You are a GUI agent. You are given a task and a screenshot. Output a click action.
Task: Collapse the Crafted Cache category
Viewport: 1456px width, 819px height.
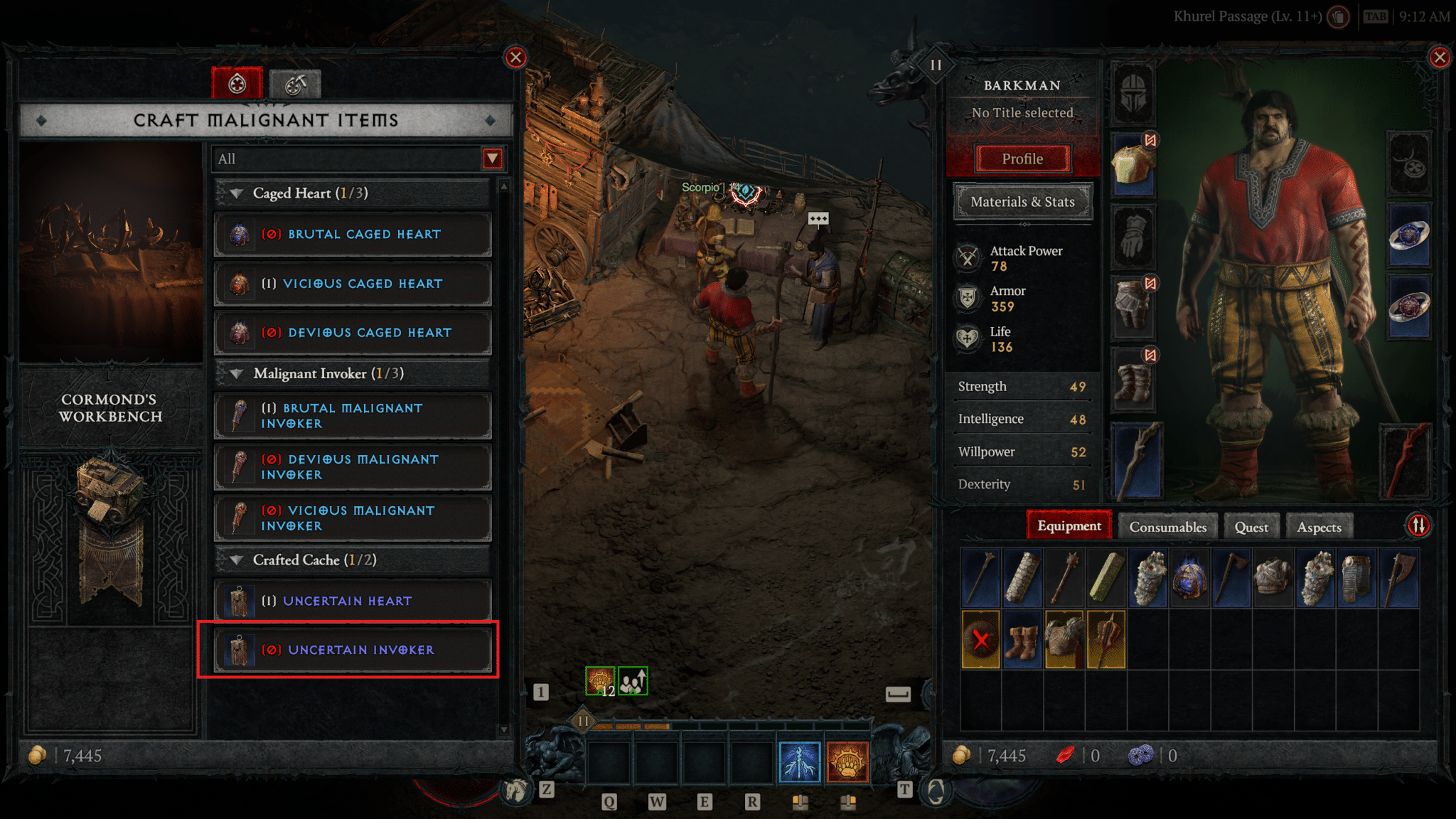coord(237,560)
